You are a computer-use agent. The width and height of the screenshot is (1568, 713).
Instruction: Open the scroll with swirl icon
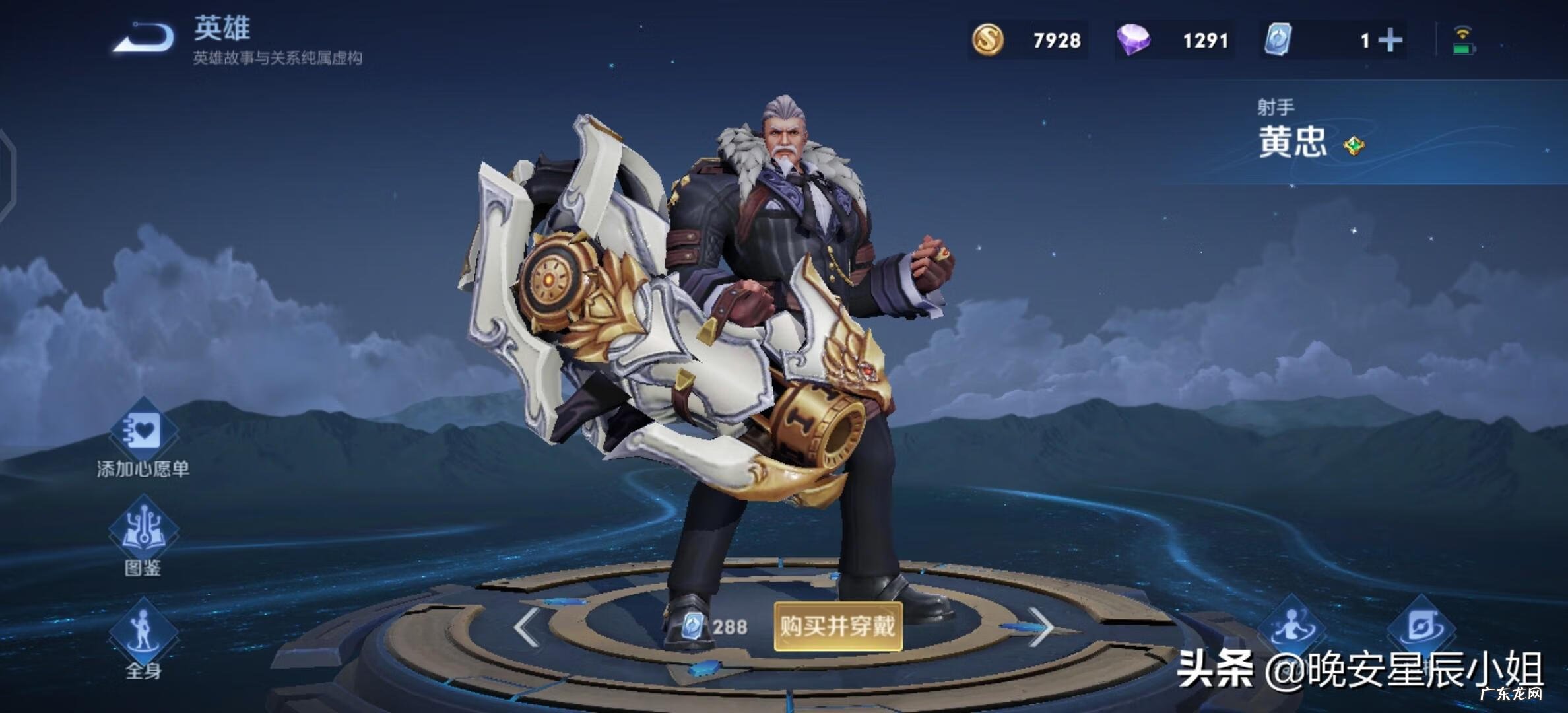pyautogui.click(x=1419, y=626)
